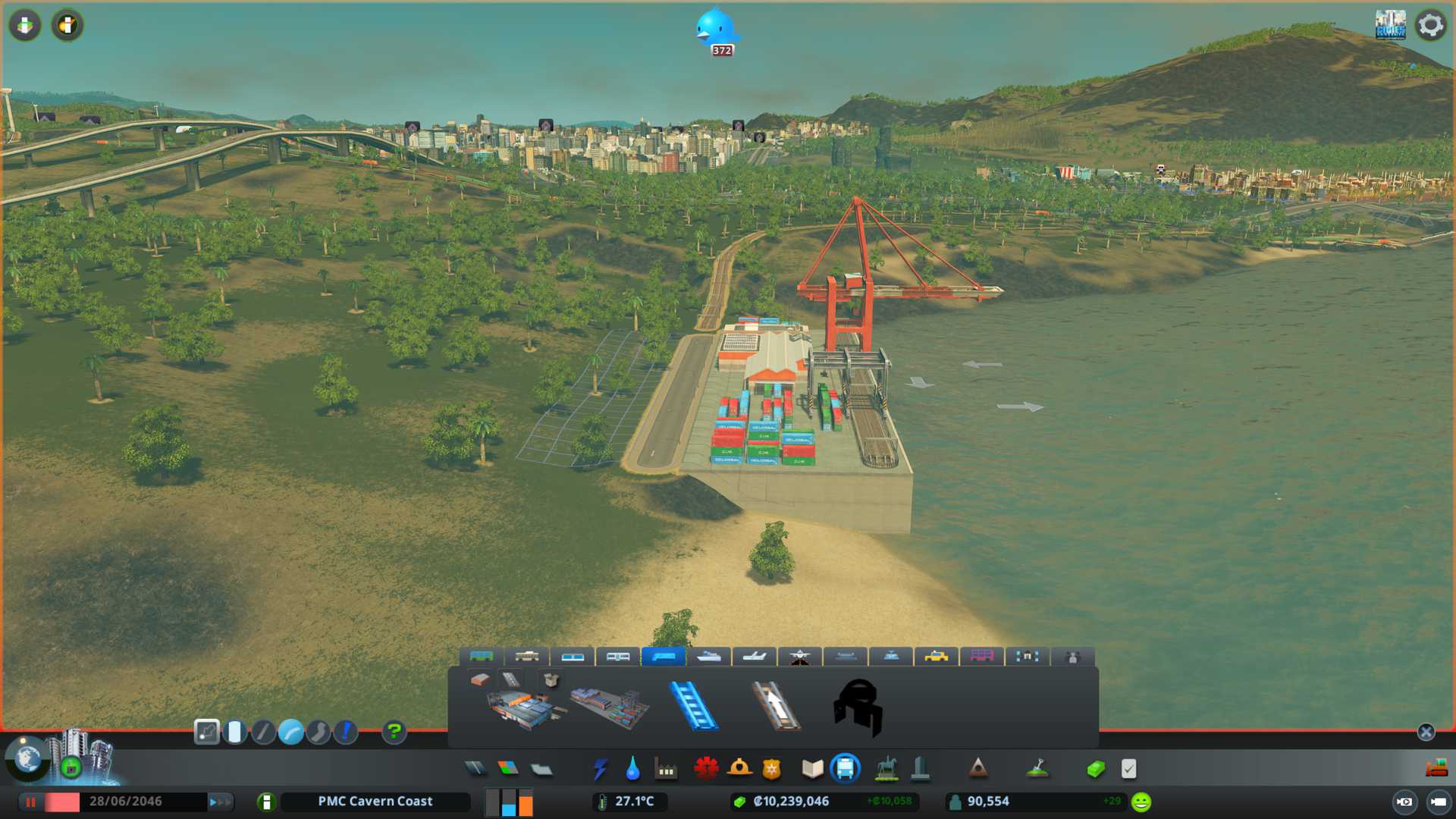Pause the simulation
This screenshot has height=819, width=1456.
click(31, 802)
